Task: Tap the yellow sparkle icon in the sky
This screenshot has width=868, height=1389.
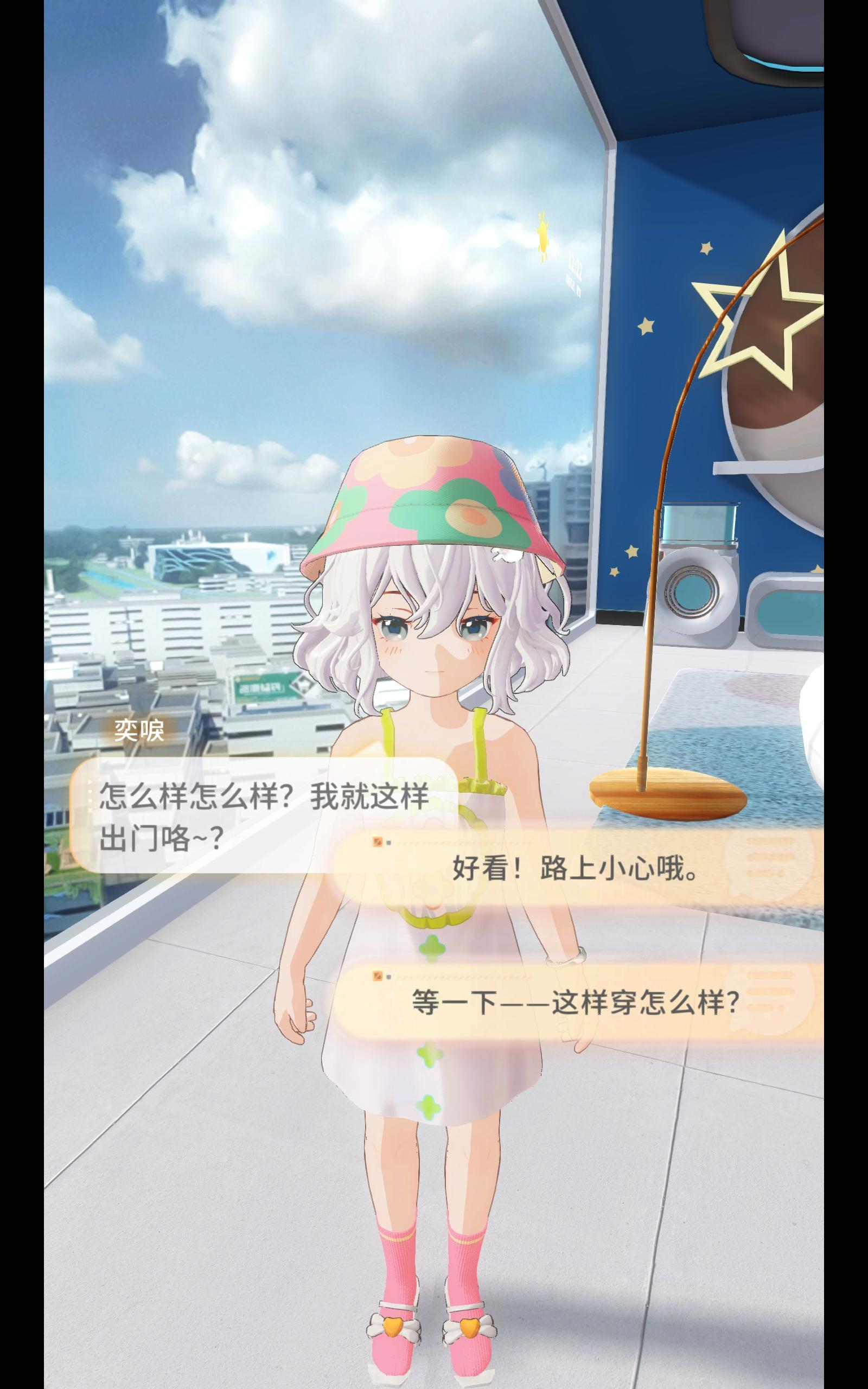Action: pos(542,235)
